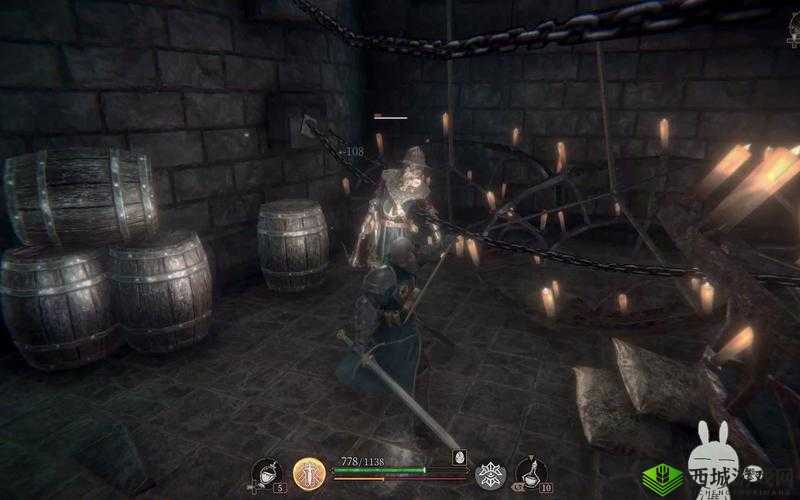The width and height of the screenshot is (800, 500).
Task: Activate the glowing golden sword emblem
Action: (308, 473)
